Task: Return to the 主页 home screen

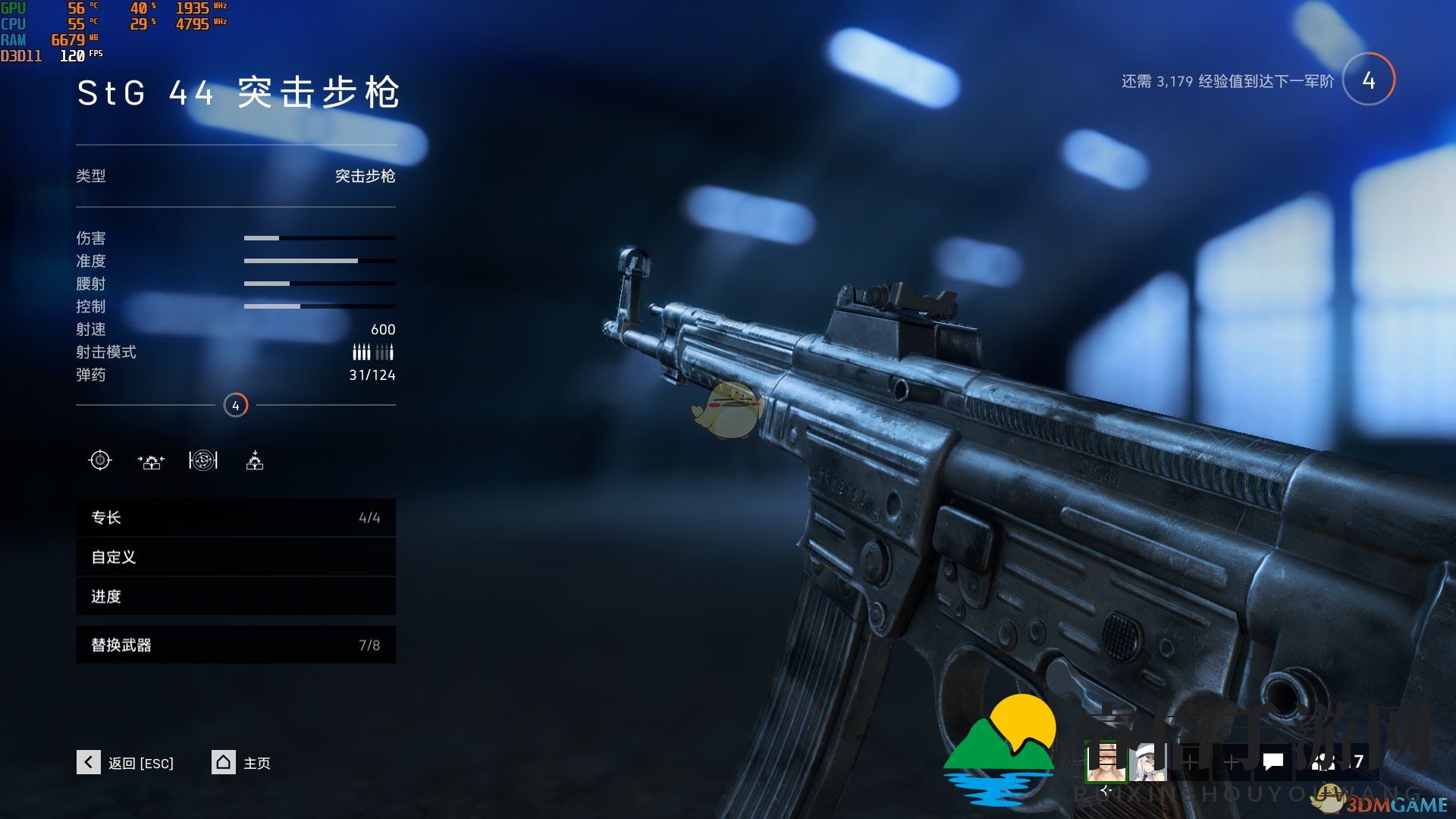Action: (241, 762)
